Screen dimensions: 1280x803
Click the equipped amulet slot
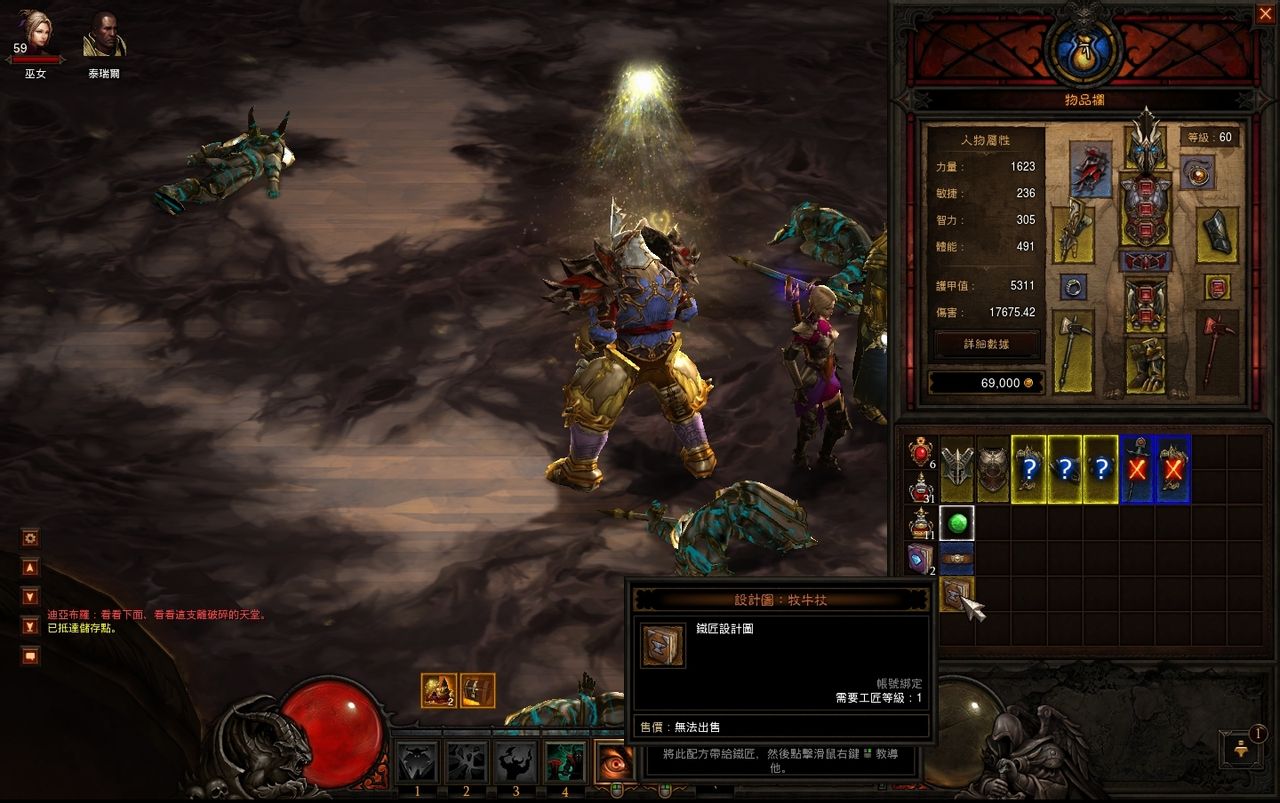tap(1196, 172)
